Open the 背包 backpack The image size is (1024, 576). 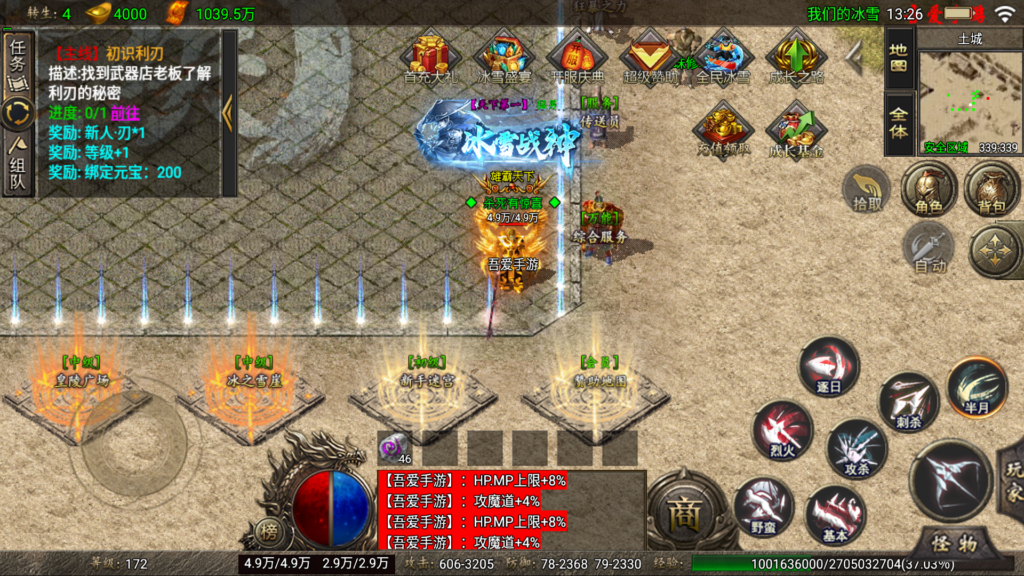pos(991,189)
